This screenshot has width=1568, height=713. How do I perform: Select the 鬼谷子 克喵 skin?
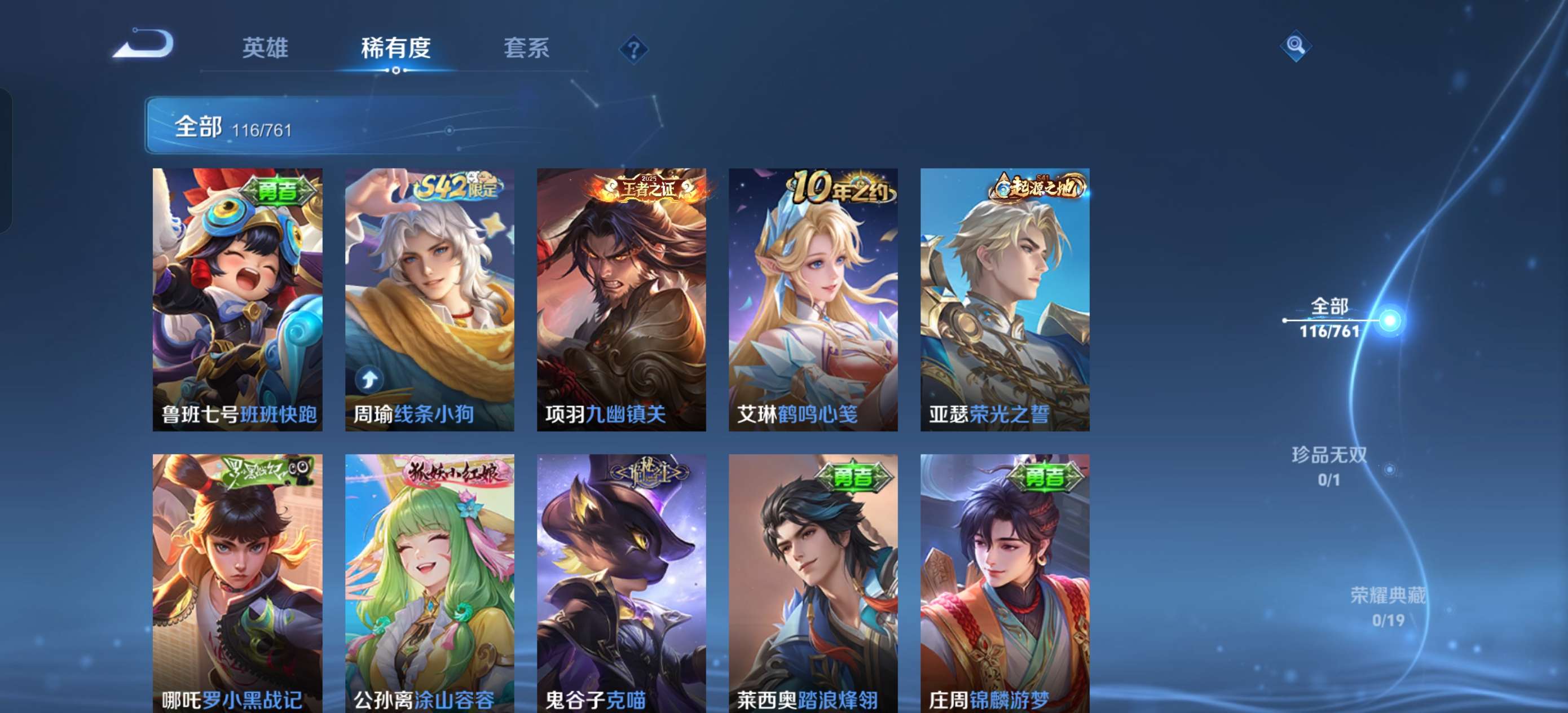621,584
